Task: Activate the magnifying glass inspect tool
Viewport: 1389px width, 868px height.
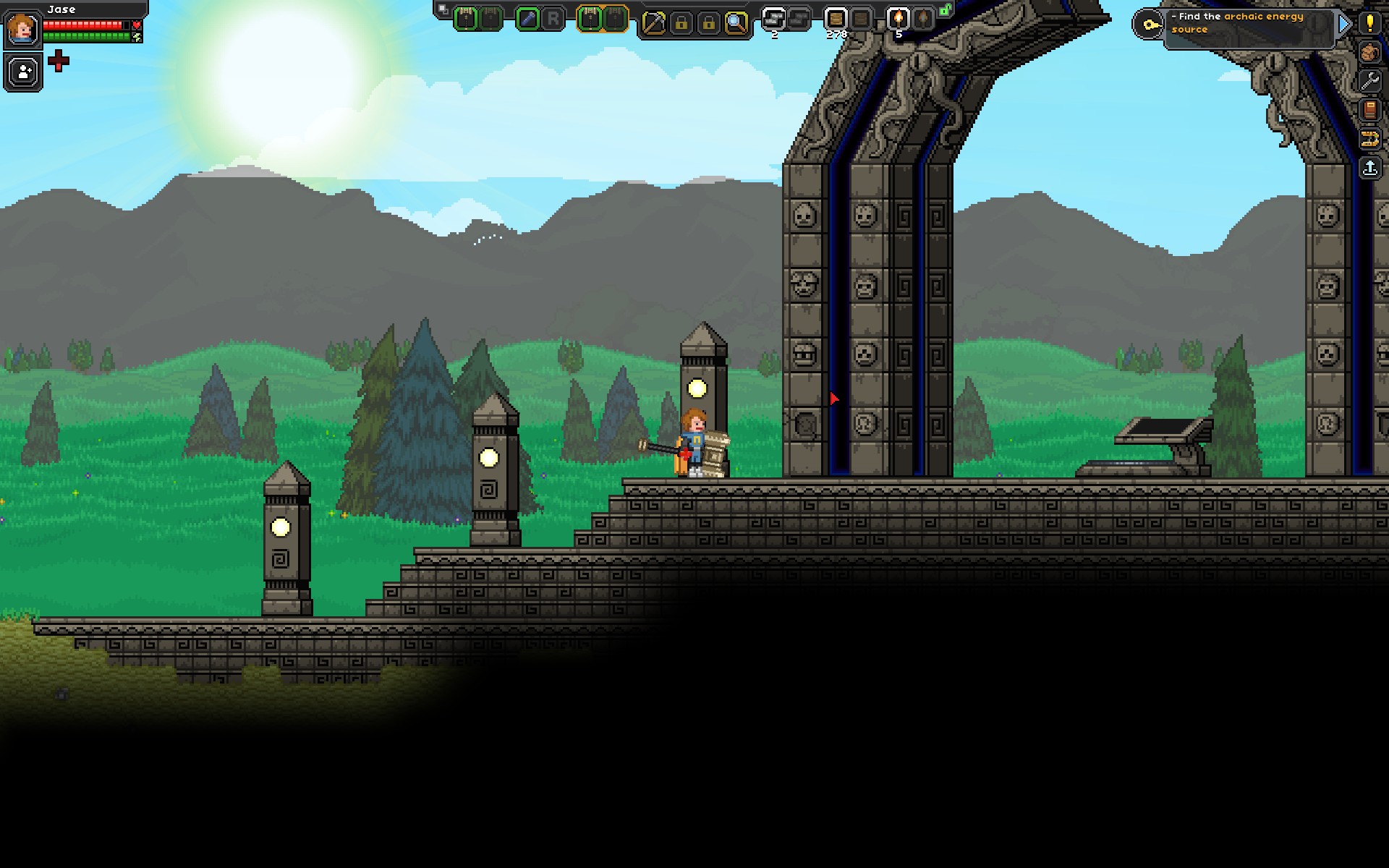Action: point(736,23)
